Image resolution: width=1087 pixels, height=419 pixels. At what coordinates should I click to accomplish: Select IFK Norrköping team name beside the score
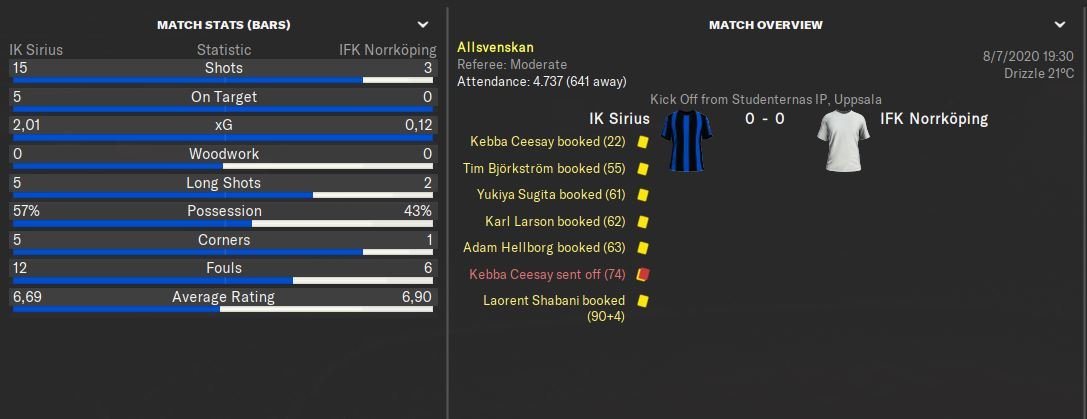tap(934, 119)
